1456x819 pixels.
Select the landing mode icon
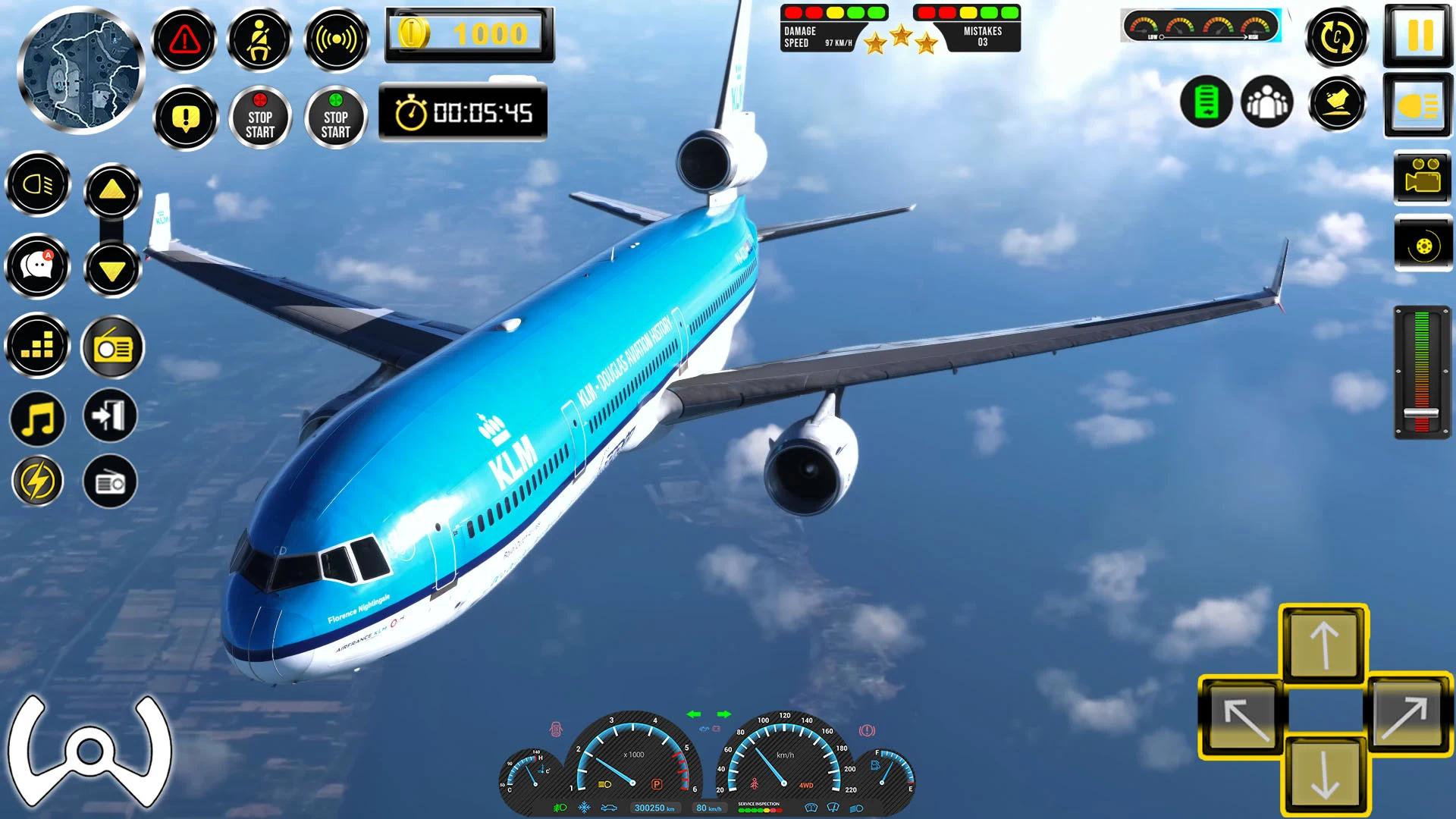click(1338, 104)
